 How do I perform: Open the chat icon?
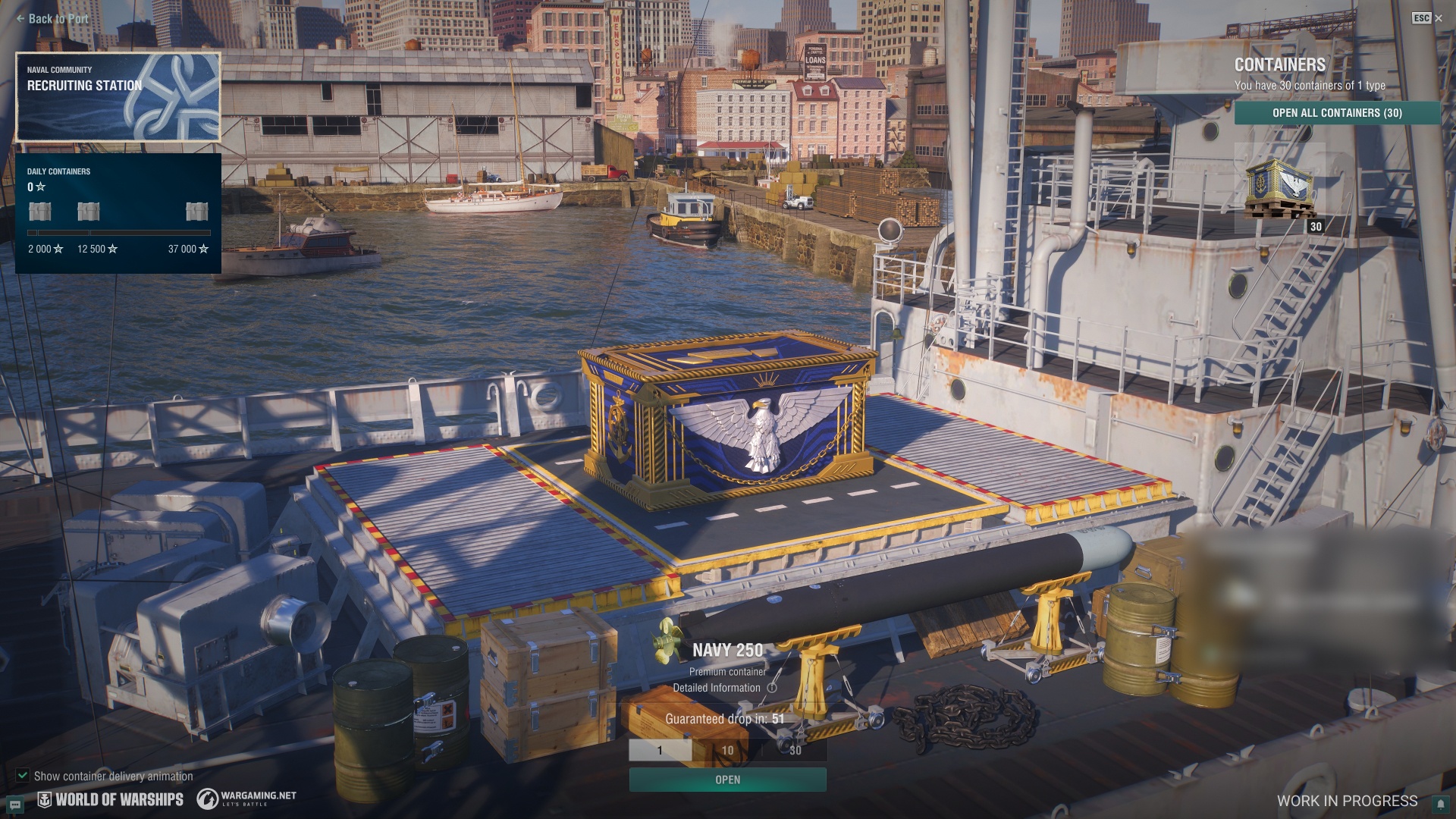[15, 805]
